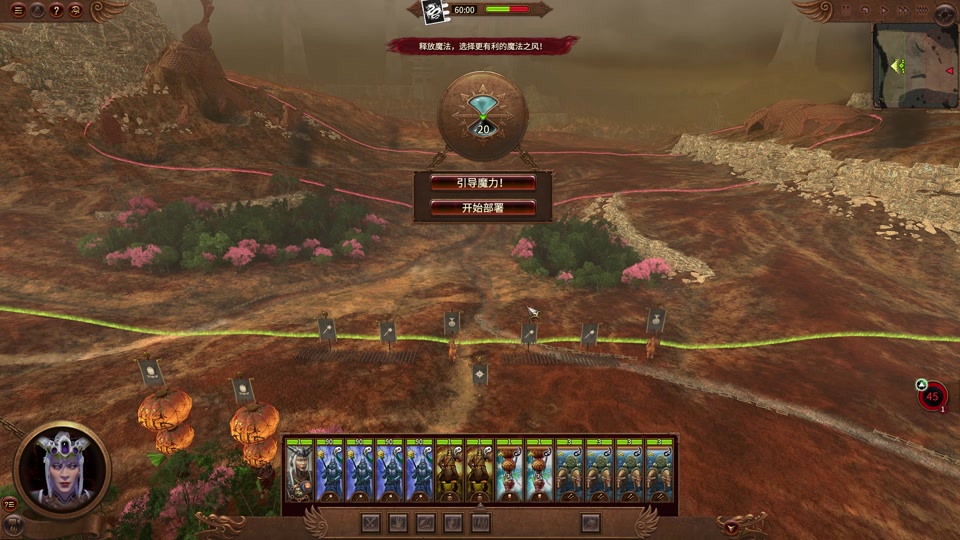Toggle the camera eye button near minimap

tap(945, 13)
